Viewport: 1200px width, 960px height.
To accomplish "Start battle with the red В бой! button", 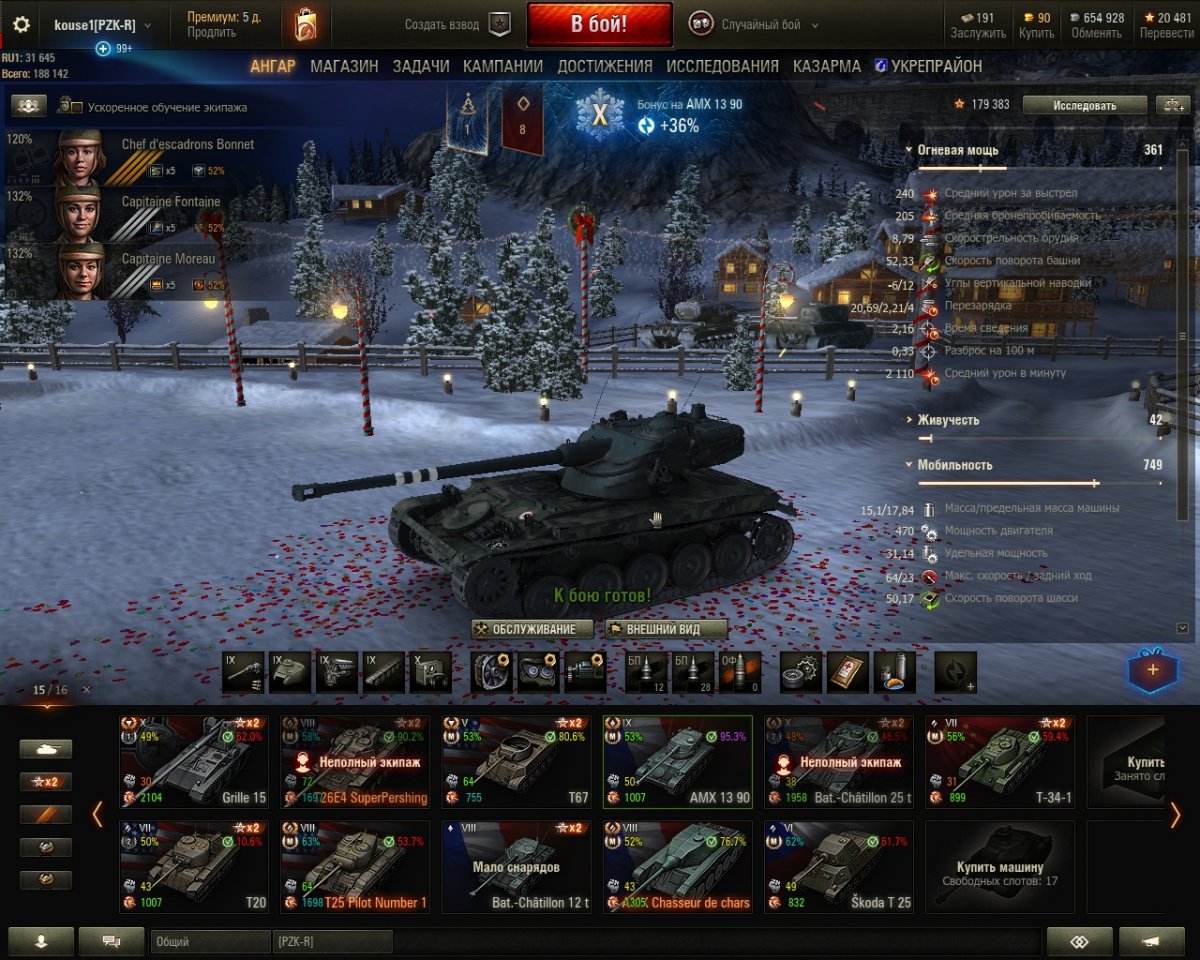I will pyautogui.click(x=599, y=25).
